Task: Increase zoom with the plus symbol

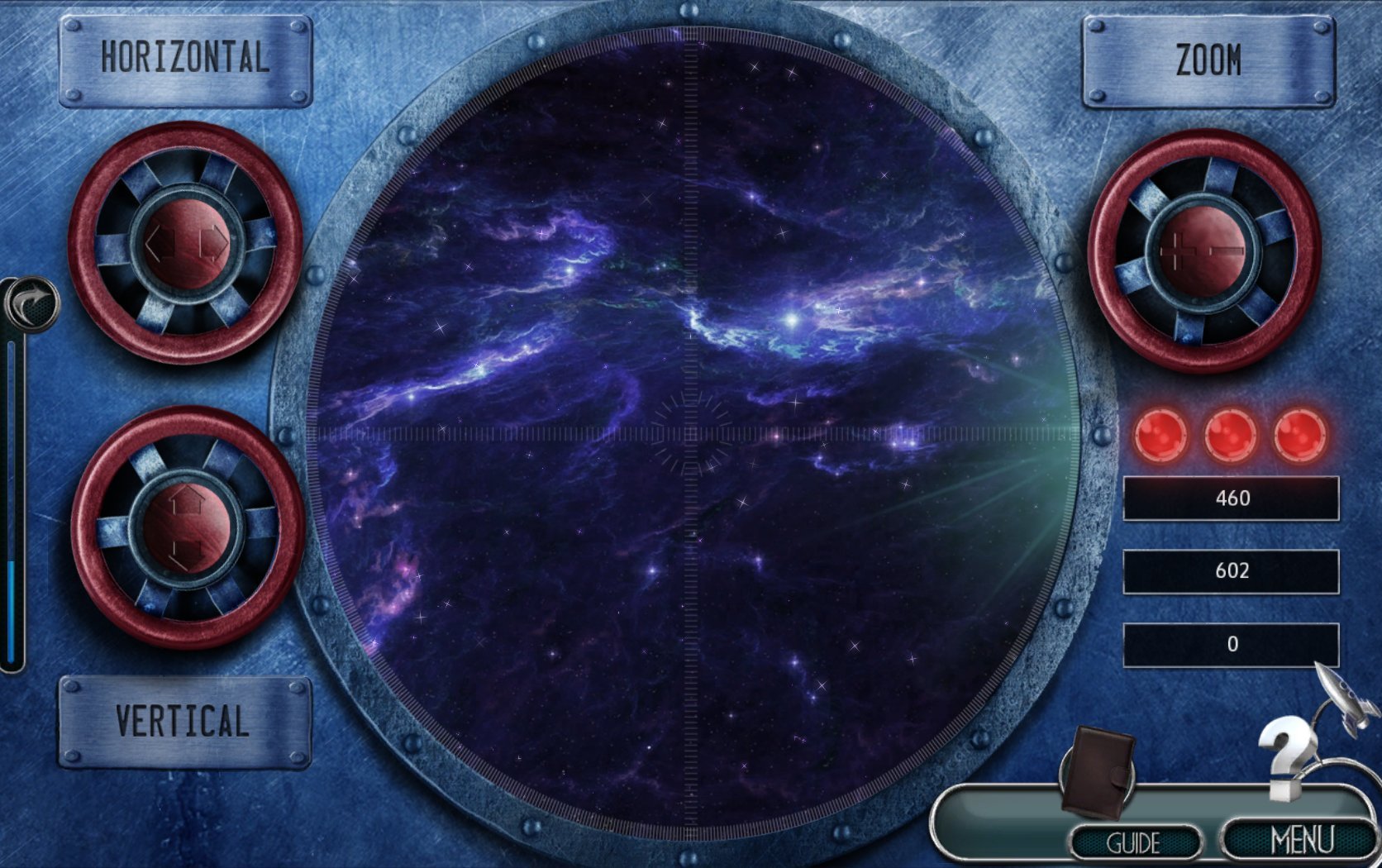Action: [1176, 249]
